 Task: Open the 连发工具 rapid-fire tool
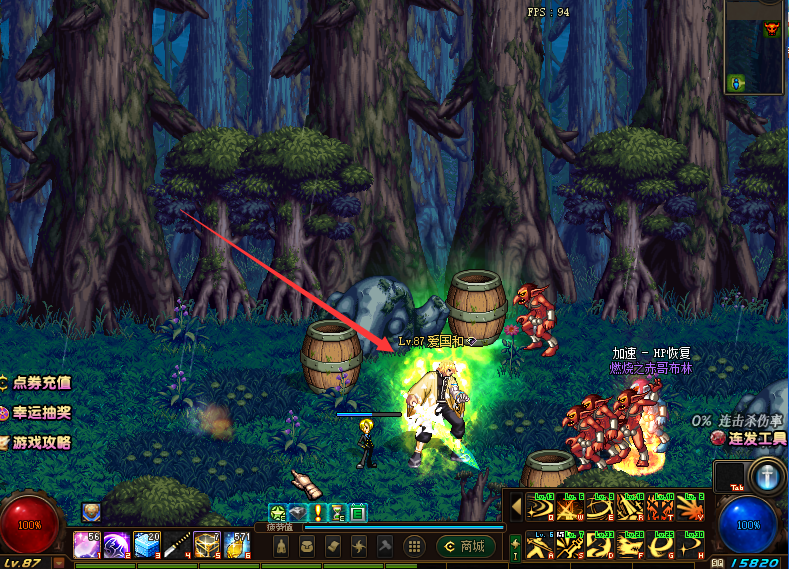[748, 438]
